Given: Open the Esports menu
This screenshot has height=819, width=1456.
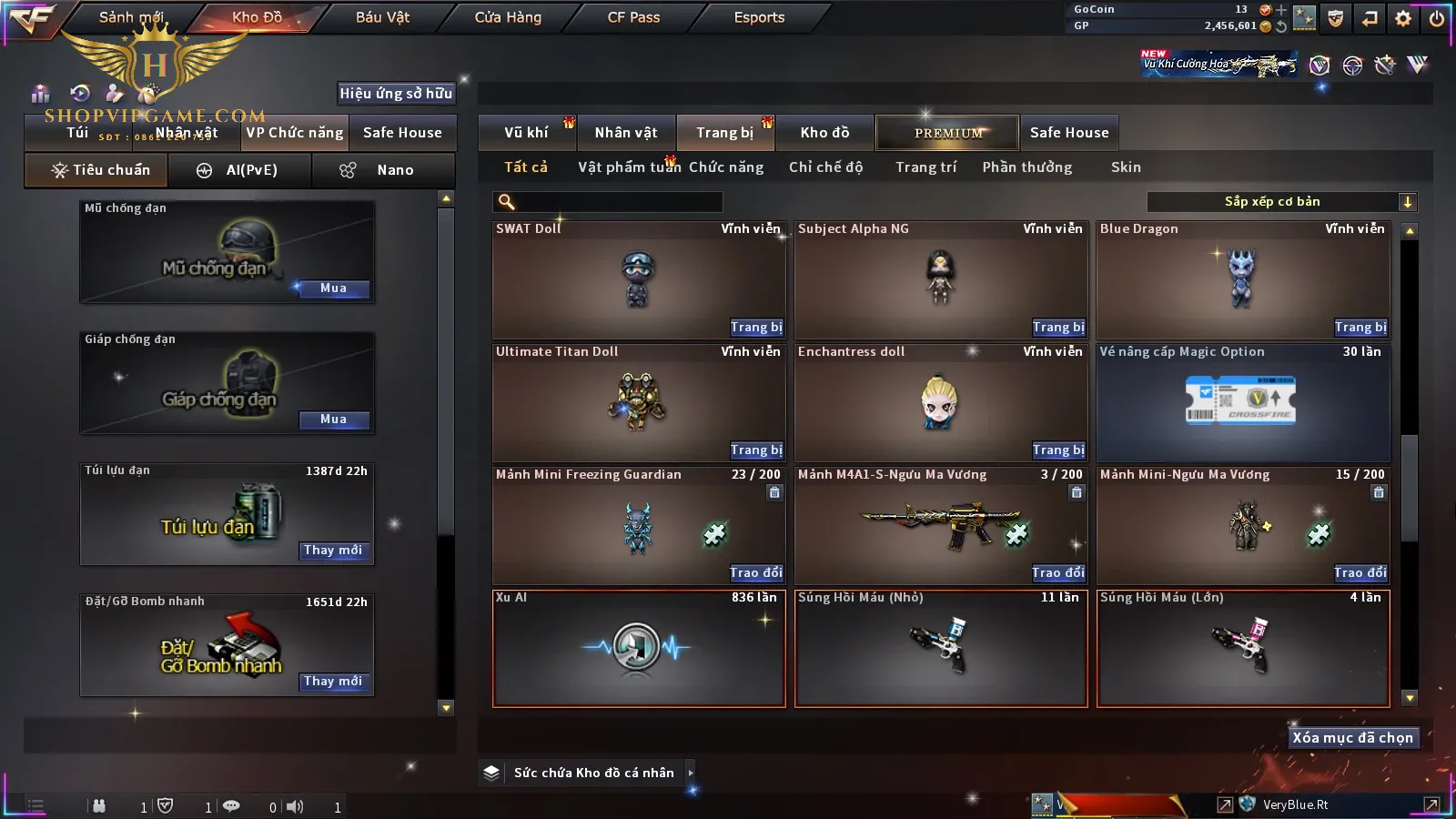Looking at the screenshot, I should pyautogui.click(x=759, y=17).
